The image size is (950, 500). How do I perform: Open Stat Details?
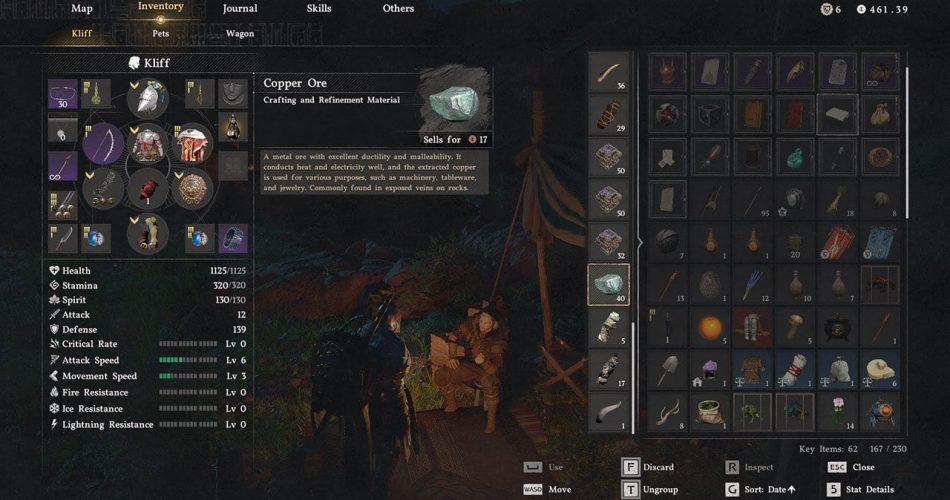(x=865, y=489)
